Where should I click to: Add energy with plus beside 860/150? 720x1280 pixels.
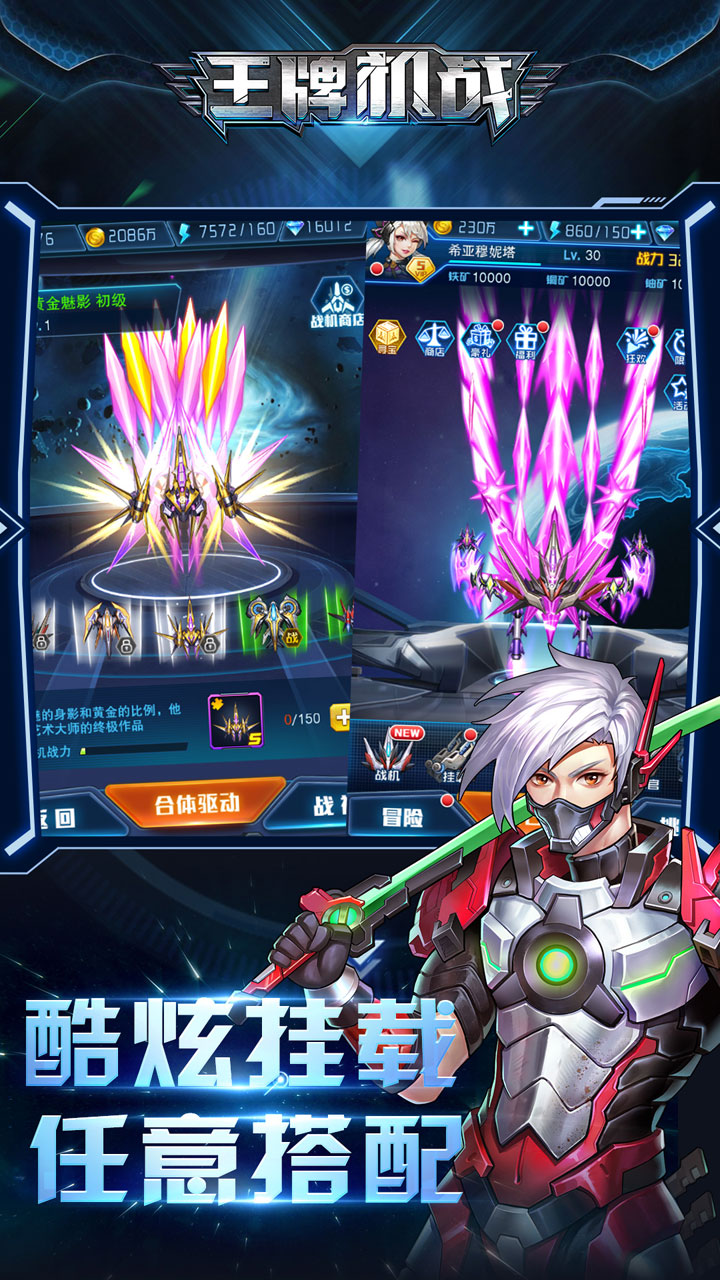click(x=638, y=232)
